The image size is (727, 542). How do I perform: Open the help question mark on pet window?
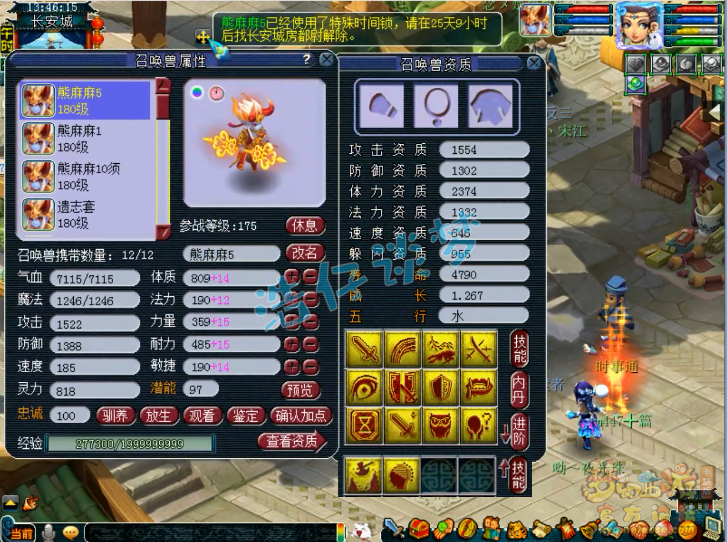pos(306,60)
